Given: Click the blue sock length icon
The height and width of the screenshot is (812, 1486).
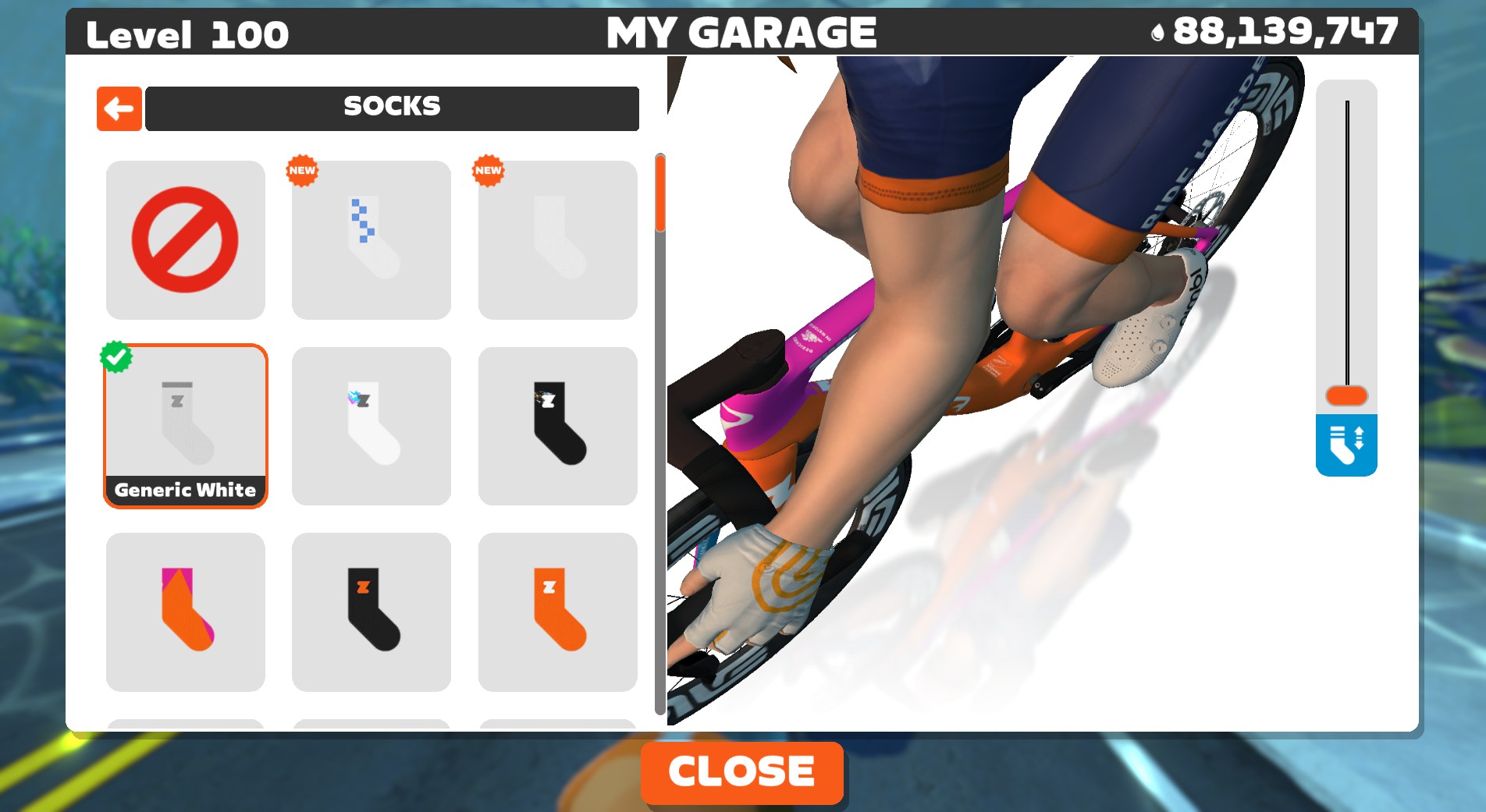Looking at the screenshot, I should [x=1346, y=445].
